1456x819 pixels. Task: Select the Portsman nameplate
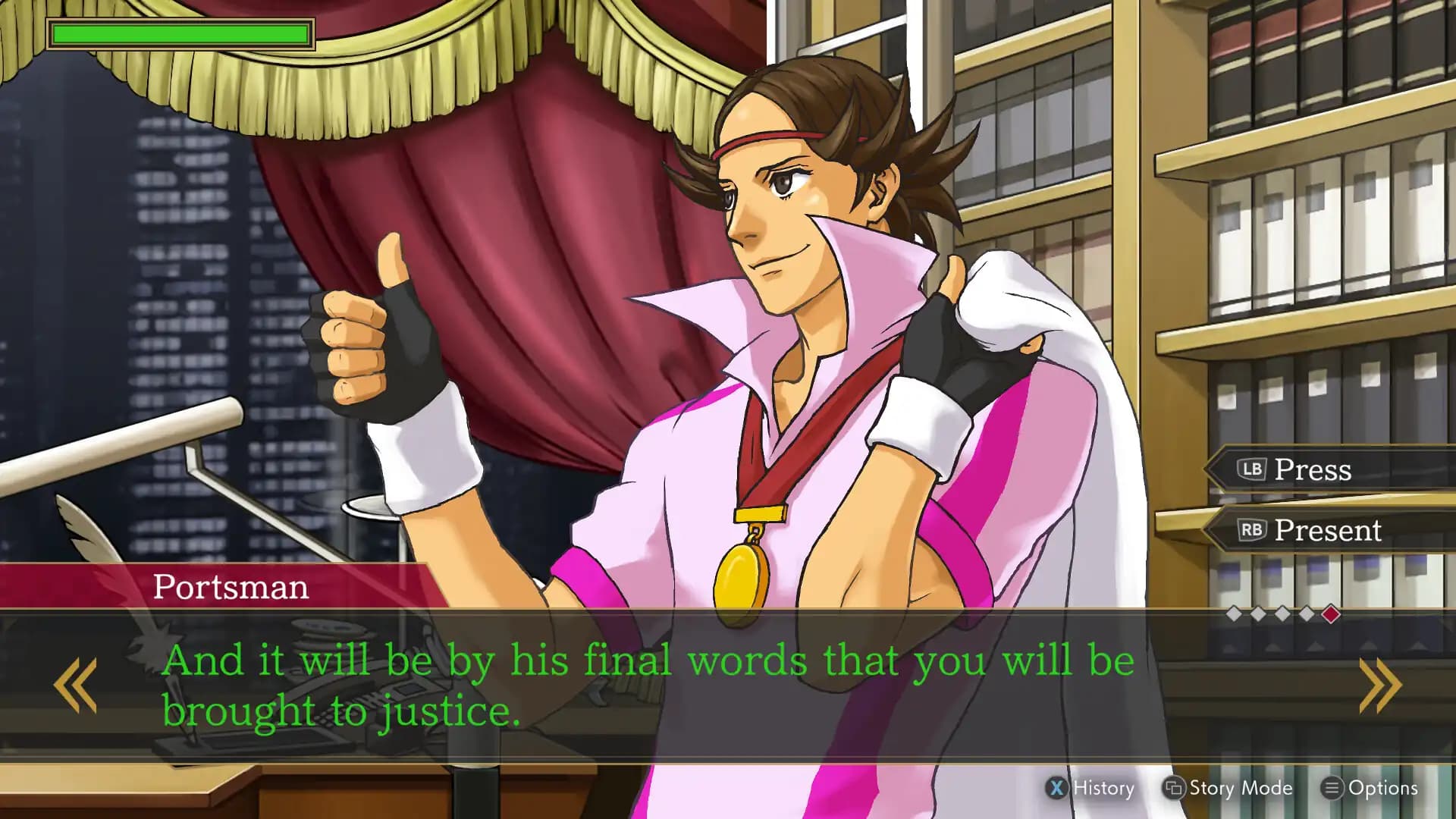point(231,586)
